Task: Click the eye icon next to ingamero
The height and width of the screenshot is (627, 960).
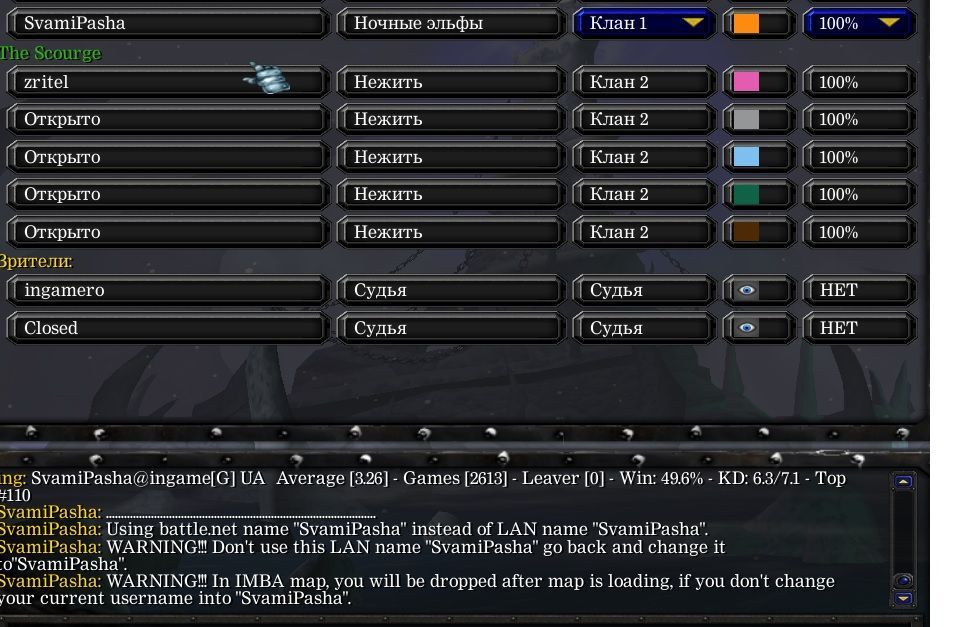Action: [x=747, y=290]
